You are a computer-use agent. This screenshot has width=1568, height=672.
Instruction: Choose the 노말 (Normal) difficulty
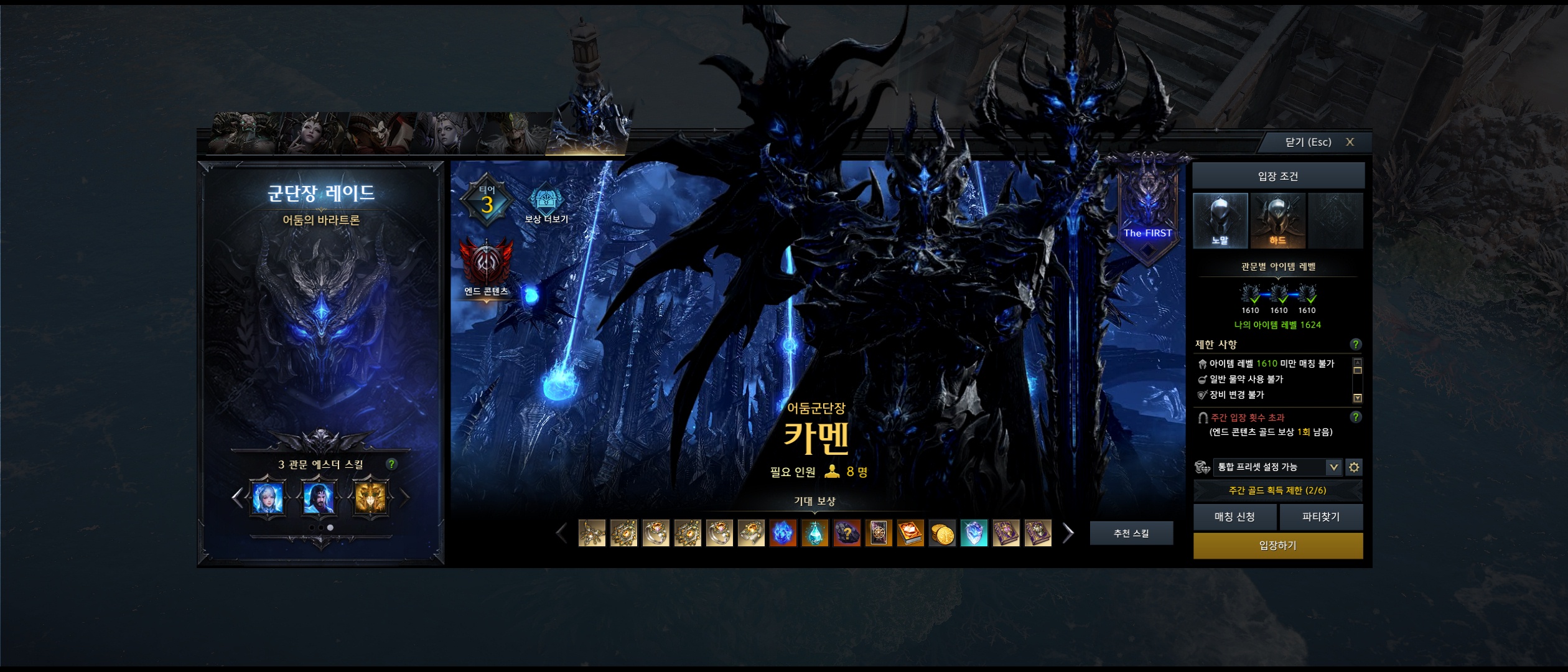tap(1220, 221)
